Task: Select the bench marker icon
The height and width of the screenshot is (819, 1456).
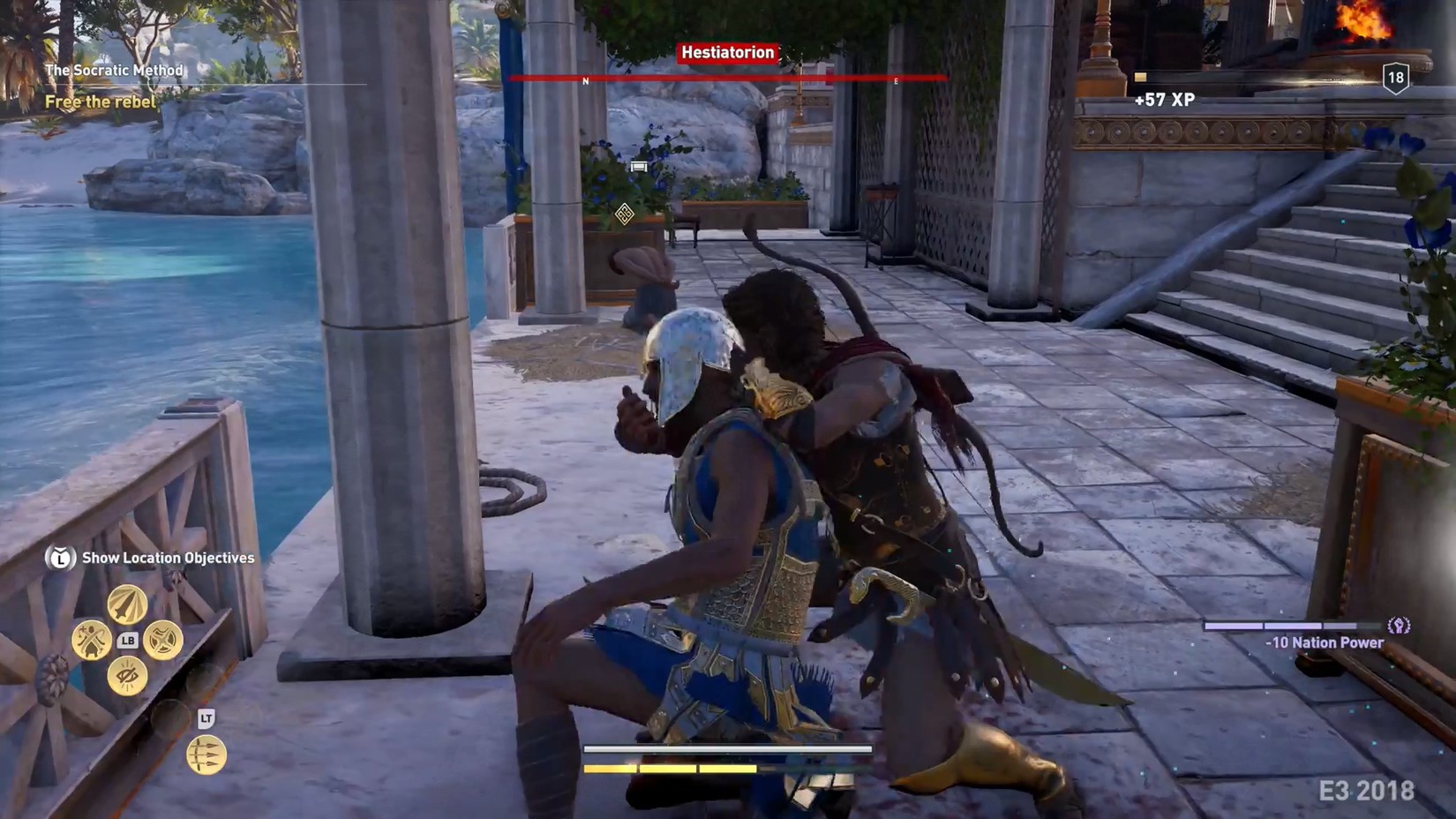Action: point(639,166)
